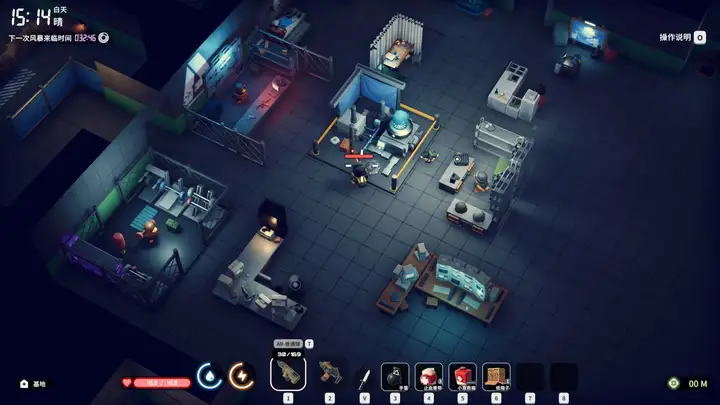Viewport: 720px width, 405px height.
Task: Click the orange lightning energy icon
Action: coord(242,375)
